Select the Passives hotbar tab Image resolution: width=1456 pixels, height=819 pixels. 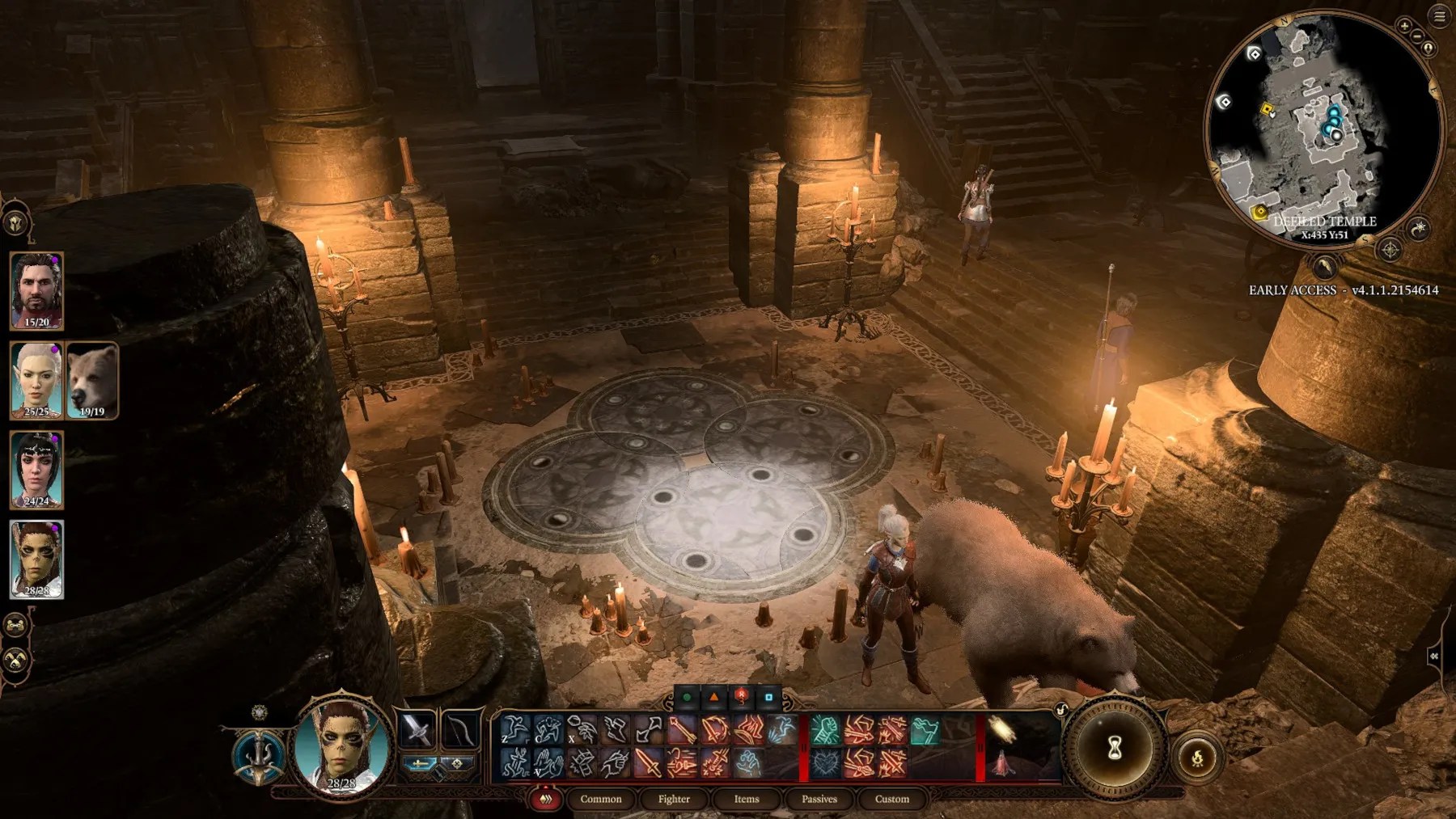pyautogui.click(x=819, y=799)
